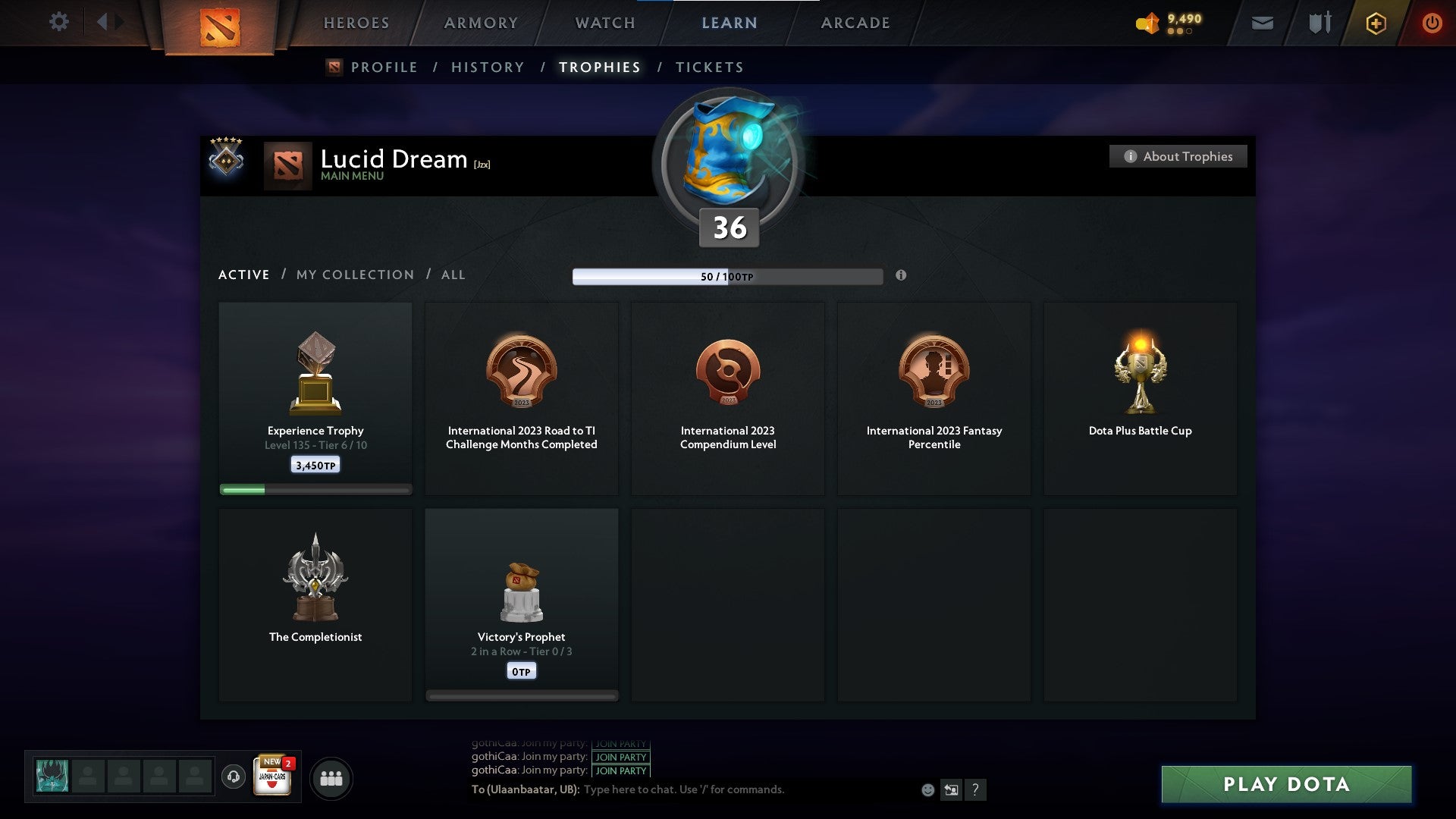This screenshot has height=819, width=1456.
Task: Open the friends/party browser icon
Action: (x=331, y=777)
